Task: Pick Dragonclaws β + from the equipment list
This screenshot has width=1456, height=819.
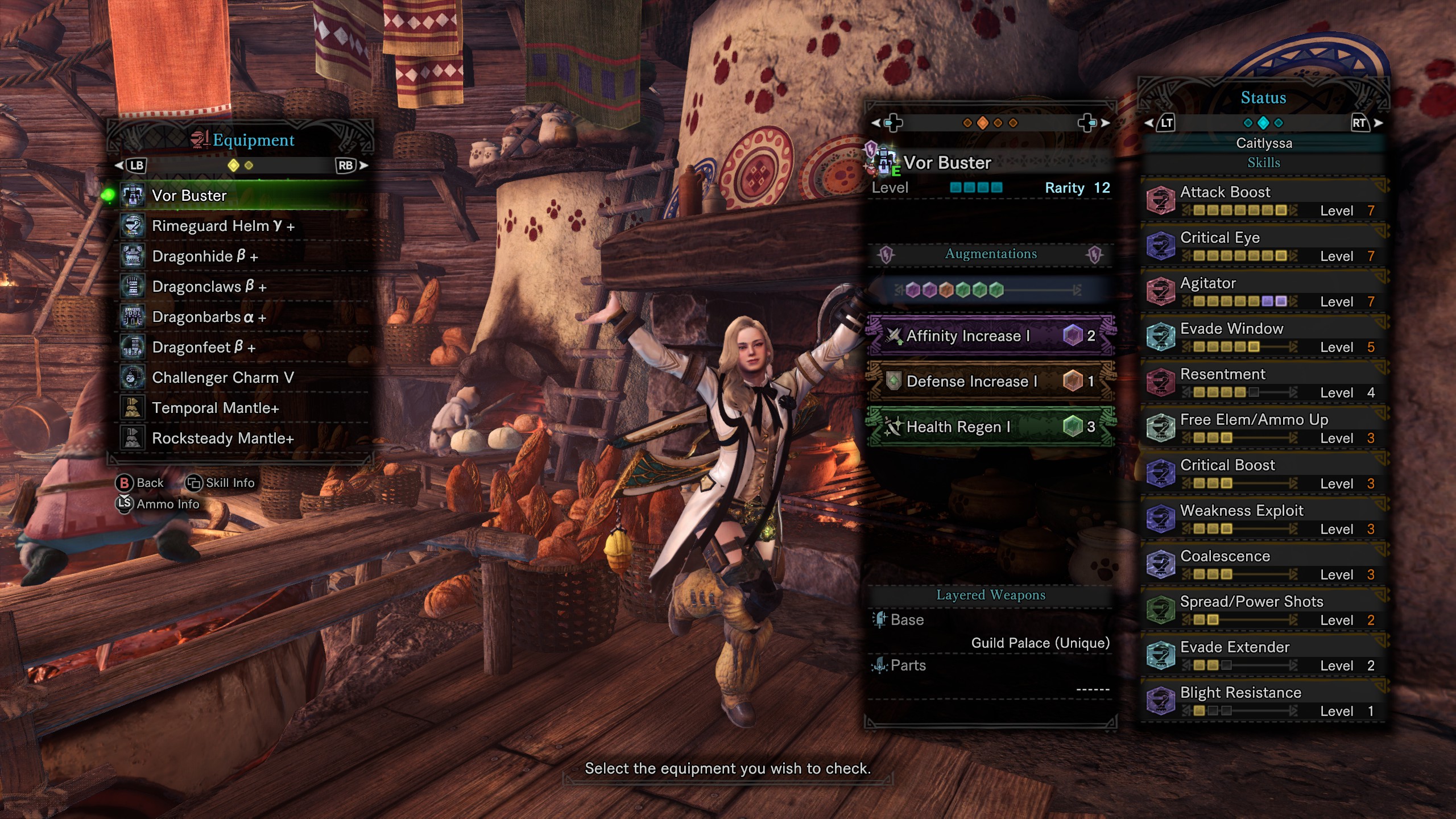Action: 239,287
